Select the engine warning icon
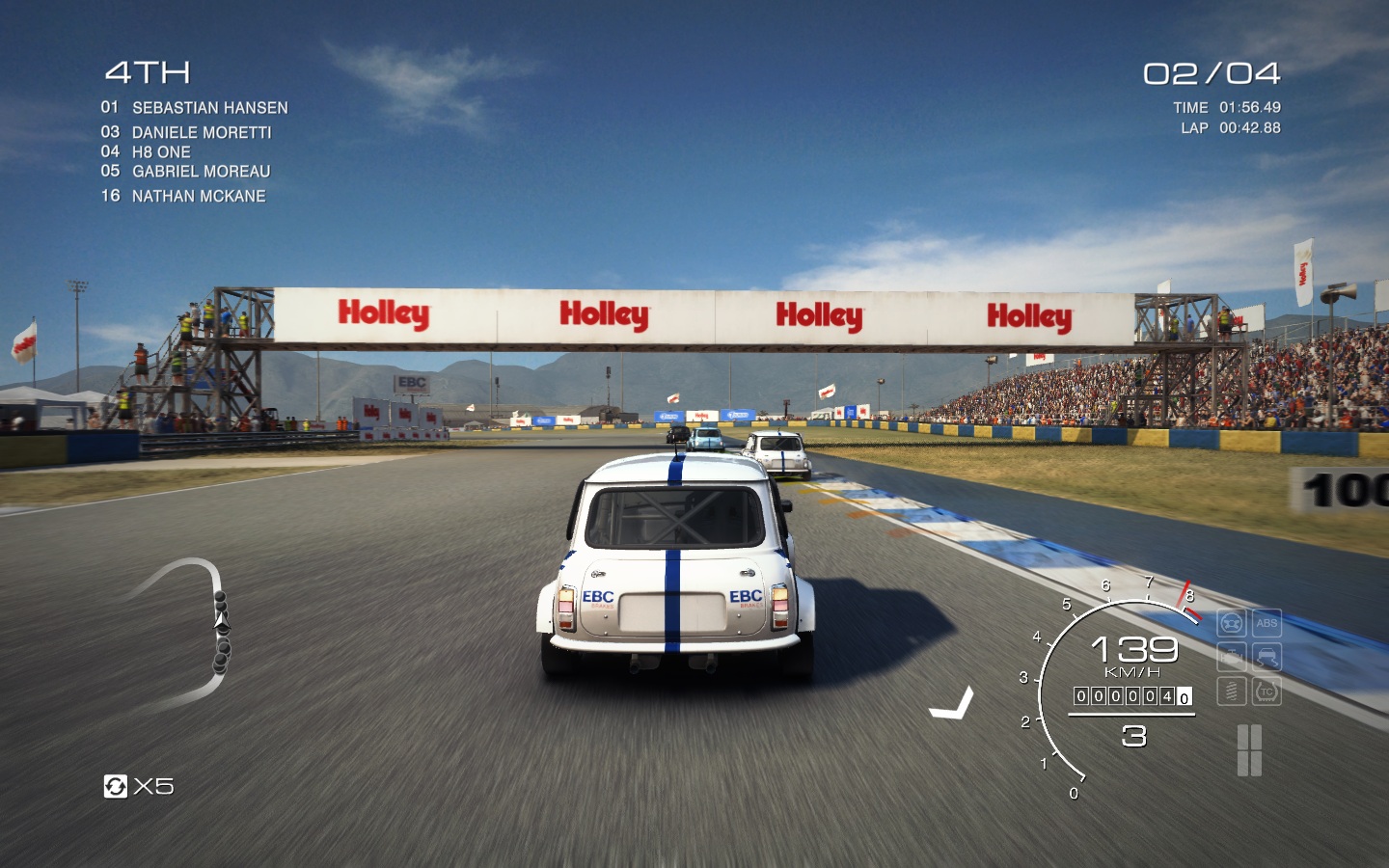Viewport: 1389px width, 868px height. pyautogui.click(x=1232, y=657)
